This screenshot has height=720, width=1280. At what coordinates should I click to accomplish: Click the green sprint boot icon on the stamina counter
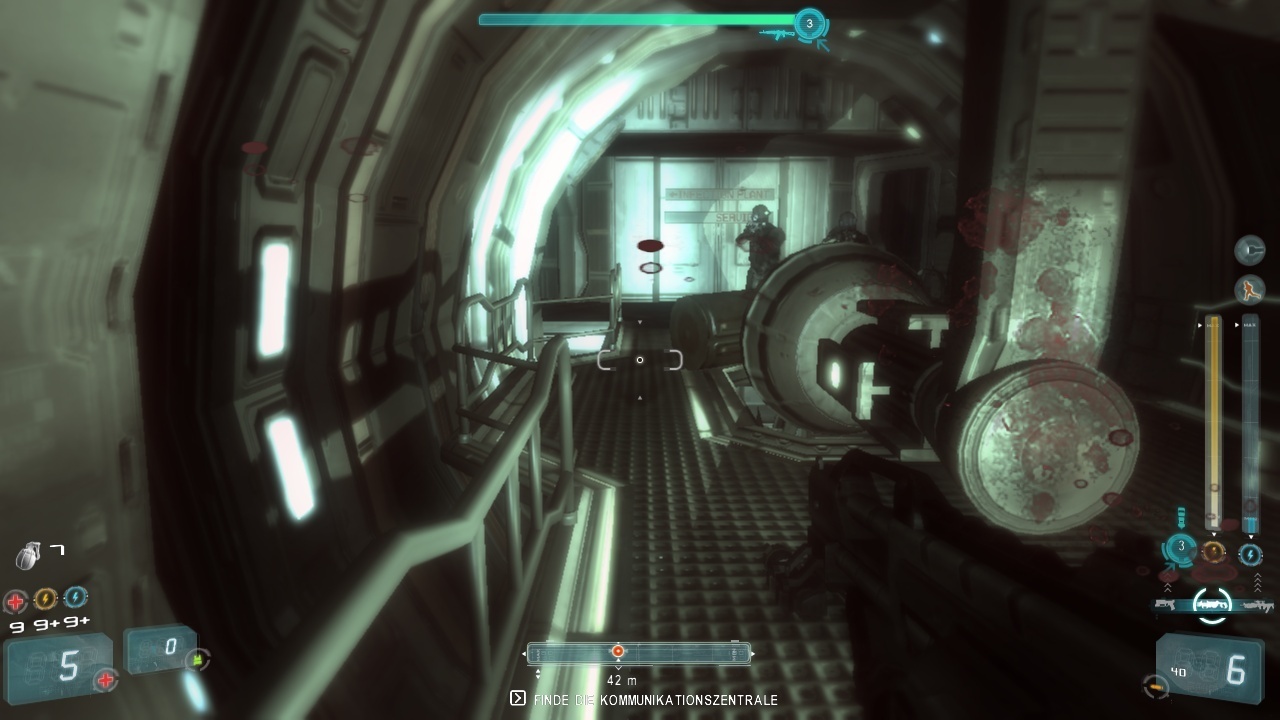pos(197,659)
